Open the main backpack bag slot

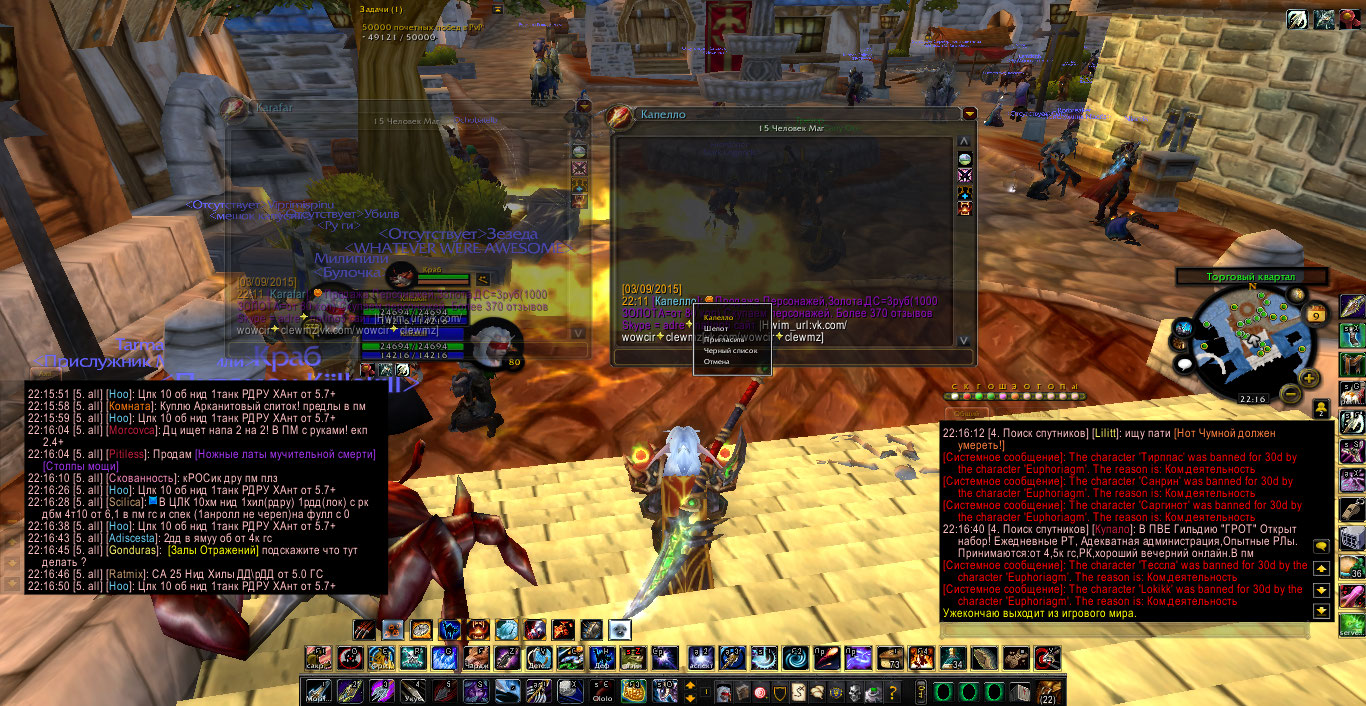tap(1050, 692)
